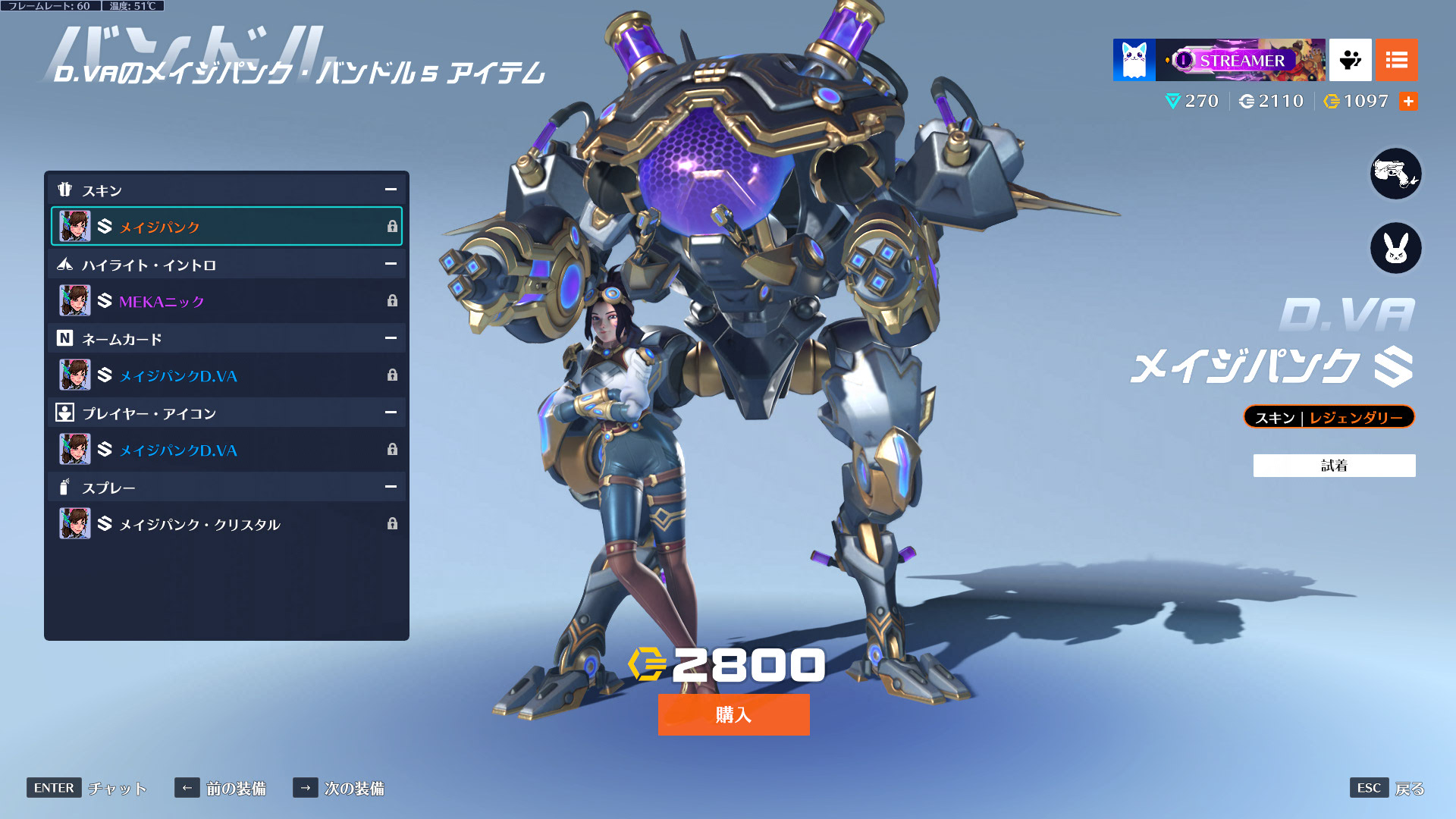Collapse the スキン category header

click(x=391, y=190)
